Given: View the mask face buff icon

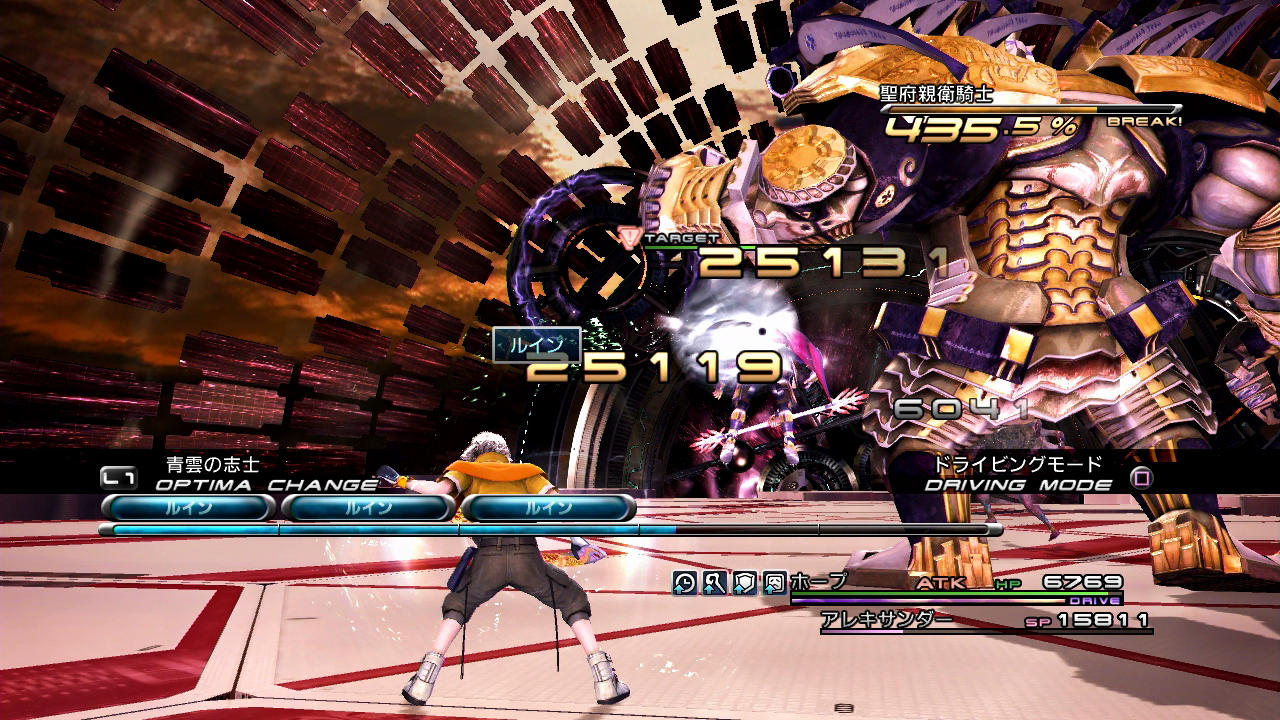Looking at the screenshot, I should coord(774,583).
